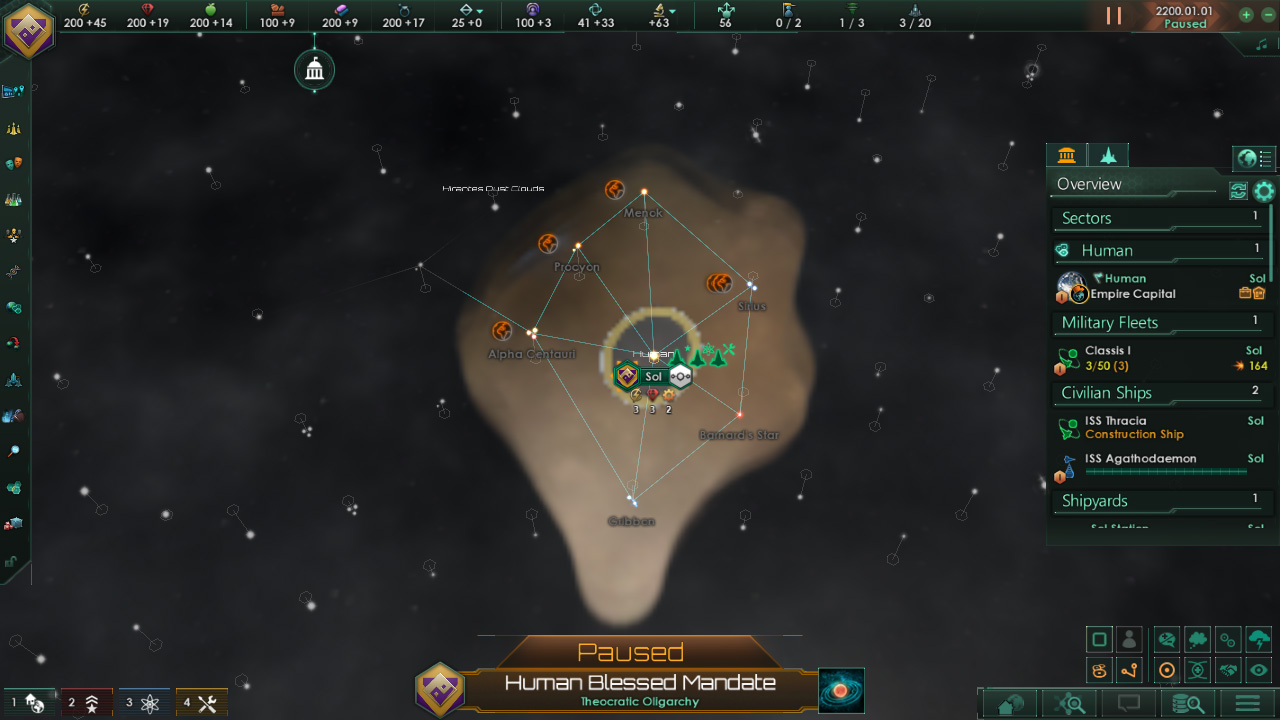Open outliner settings with the gear icon
The image size is (1280, 720).
[1264, 191]
